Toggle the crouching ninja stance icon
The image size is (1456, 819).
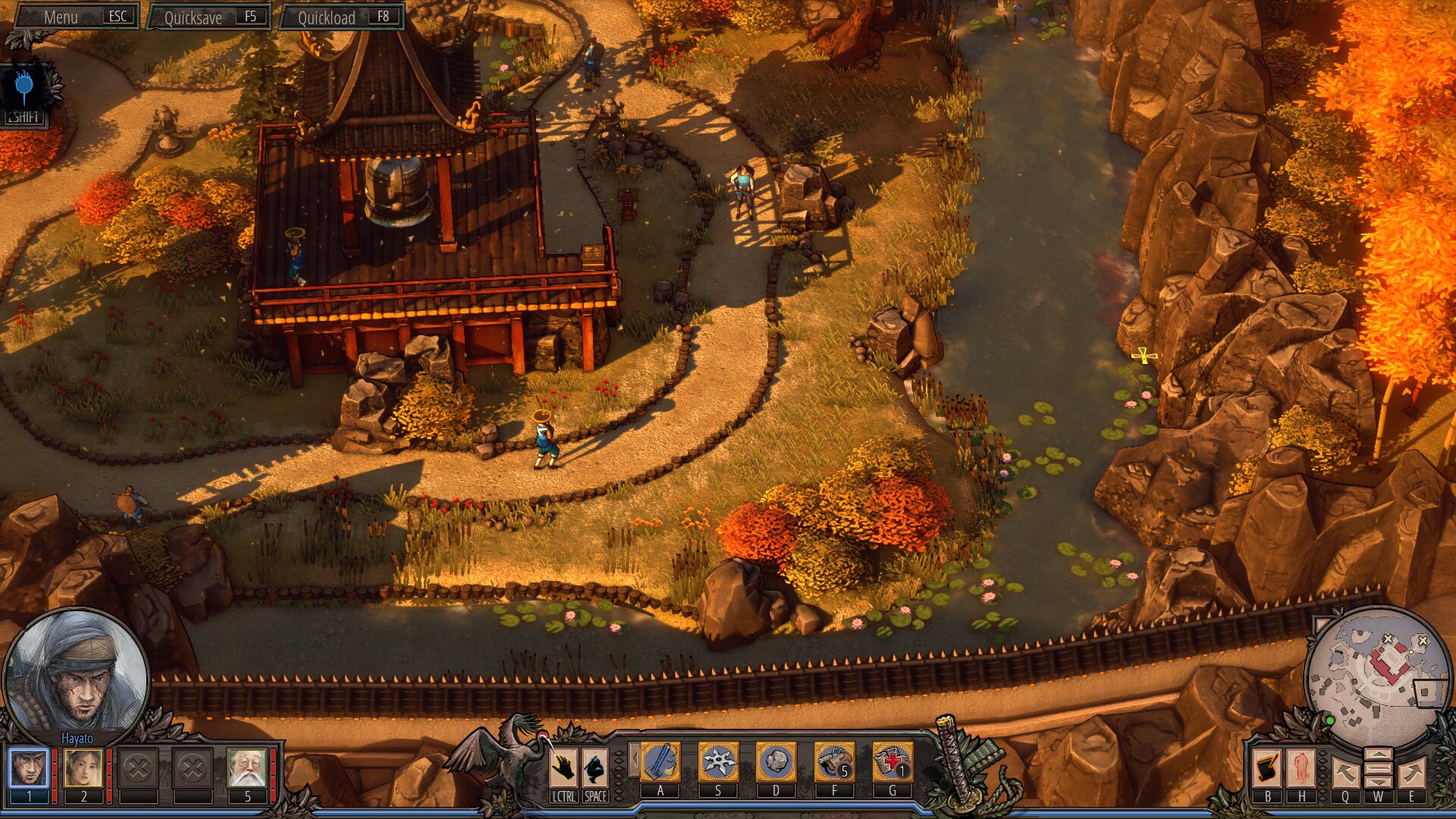pos(595,768)
